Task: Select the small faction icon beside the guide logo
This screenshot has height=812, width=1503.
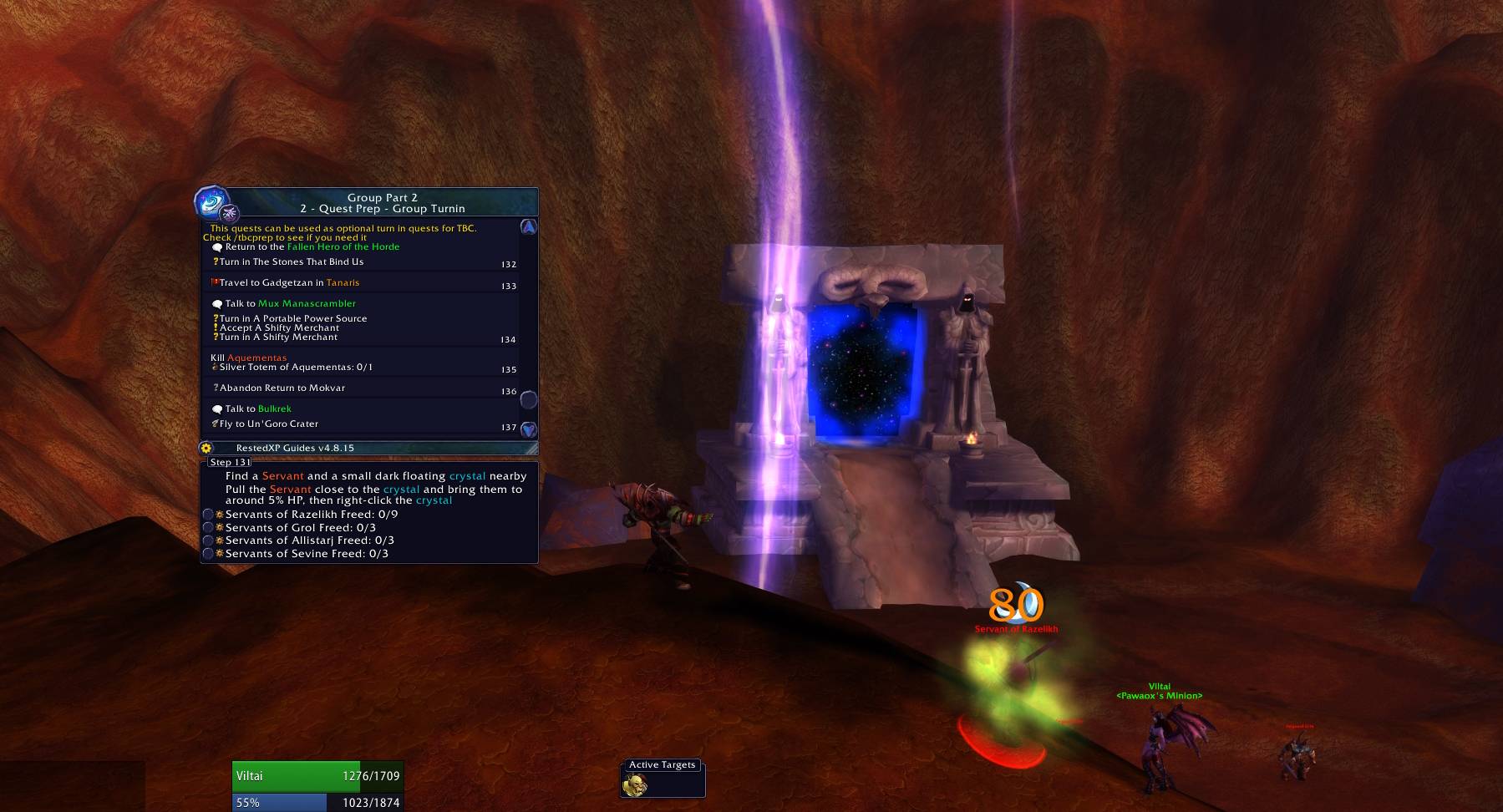Action: point(231,211)
